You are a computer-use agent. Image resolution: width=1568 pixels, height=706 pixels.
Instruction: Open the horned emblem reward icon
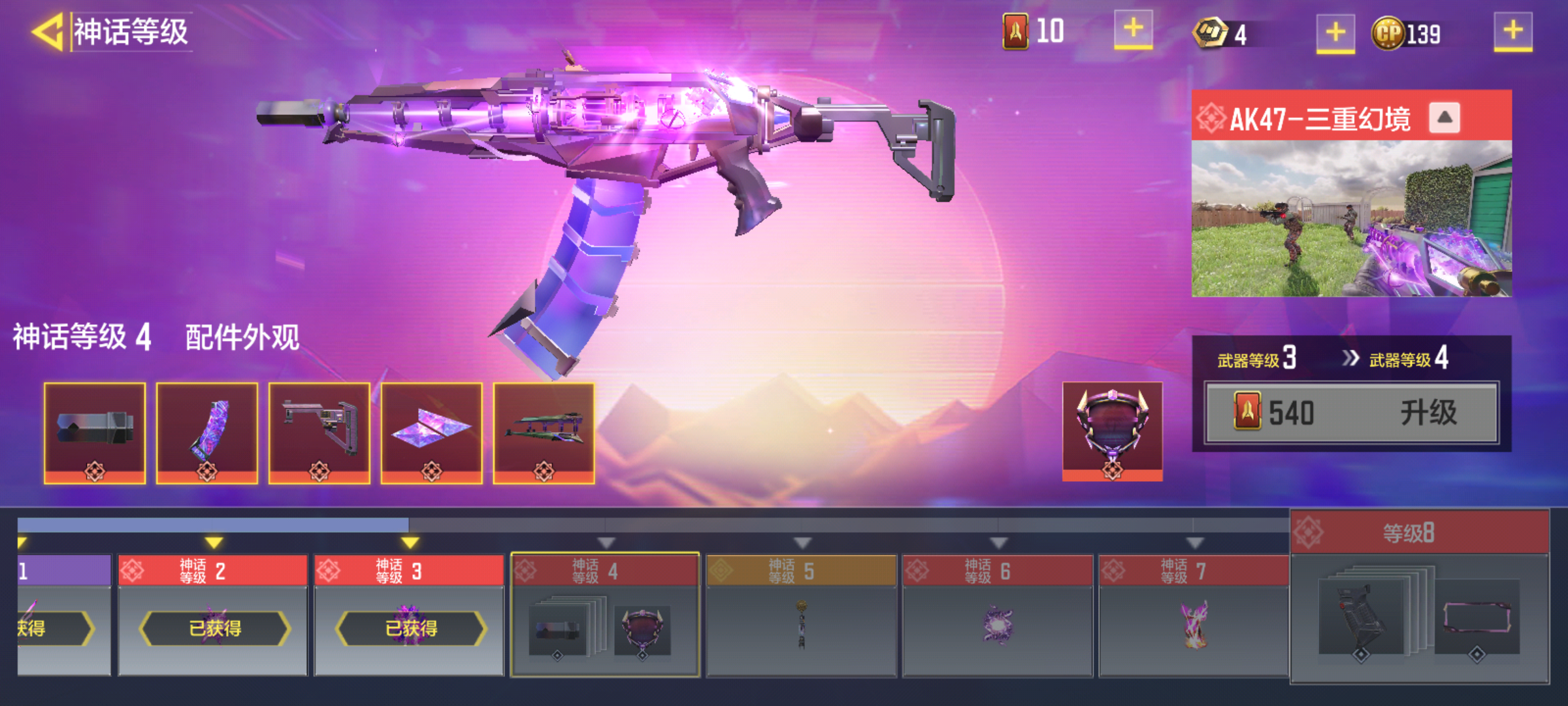pos(1112,431)
